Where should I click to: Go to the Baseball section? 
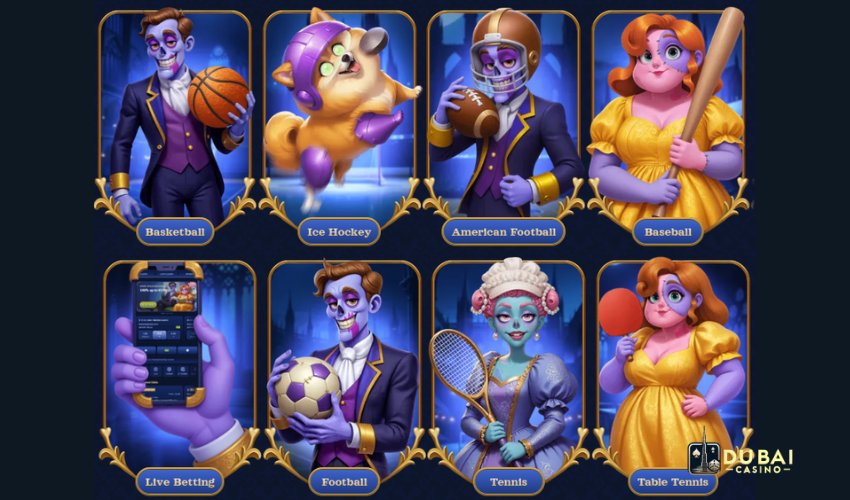pos(667,232)
